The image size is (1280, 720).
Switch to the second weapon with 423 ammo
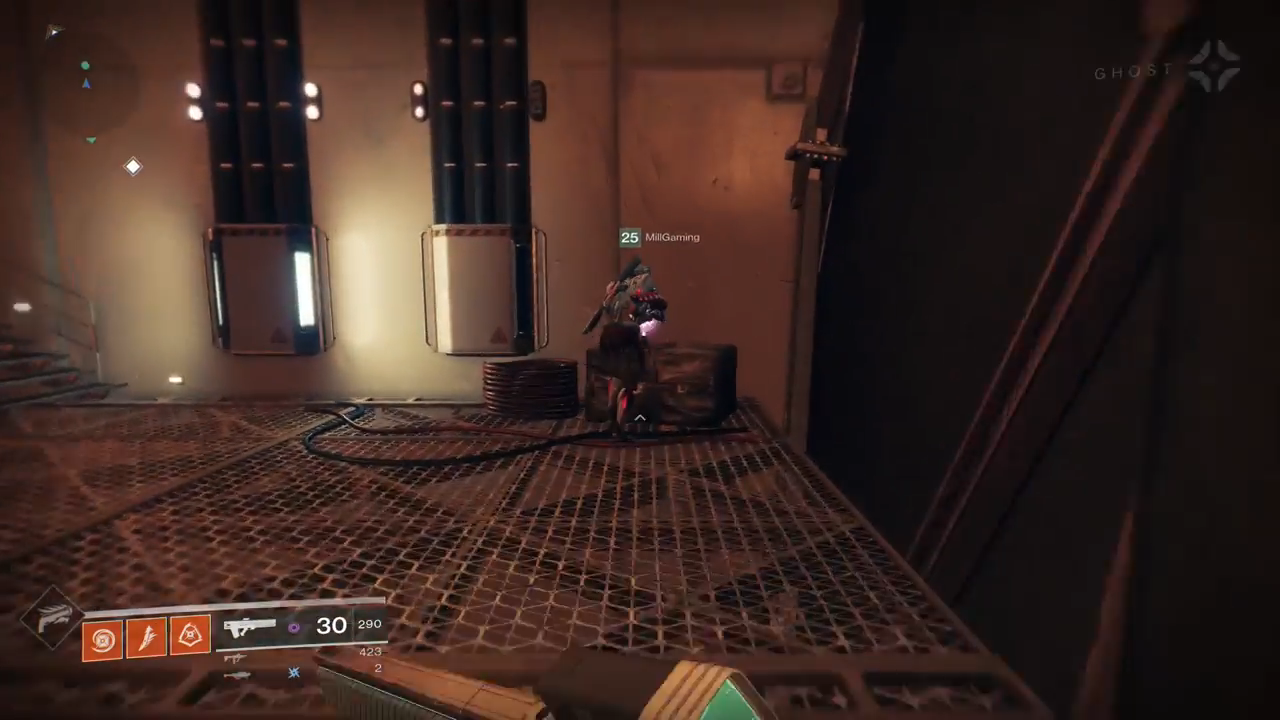236,658
